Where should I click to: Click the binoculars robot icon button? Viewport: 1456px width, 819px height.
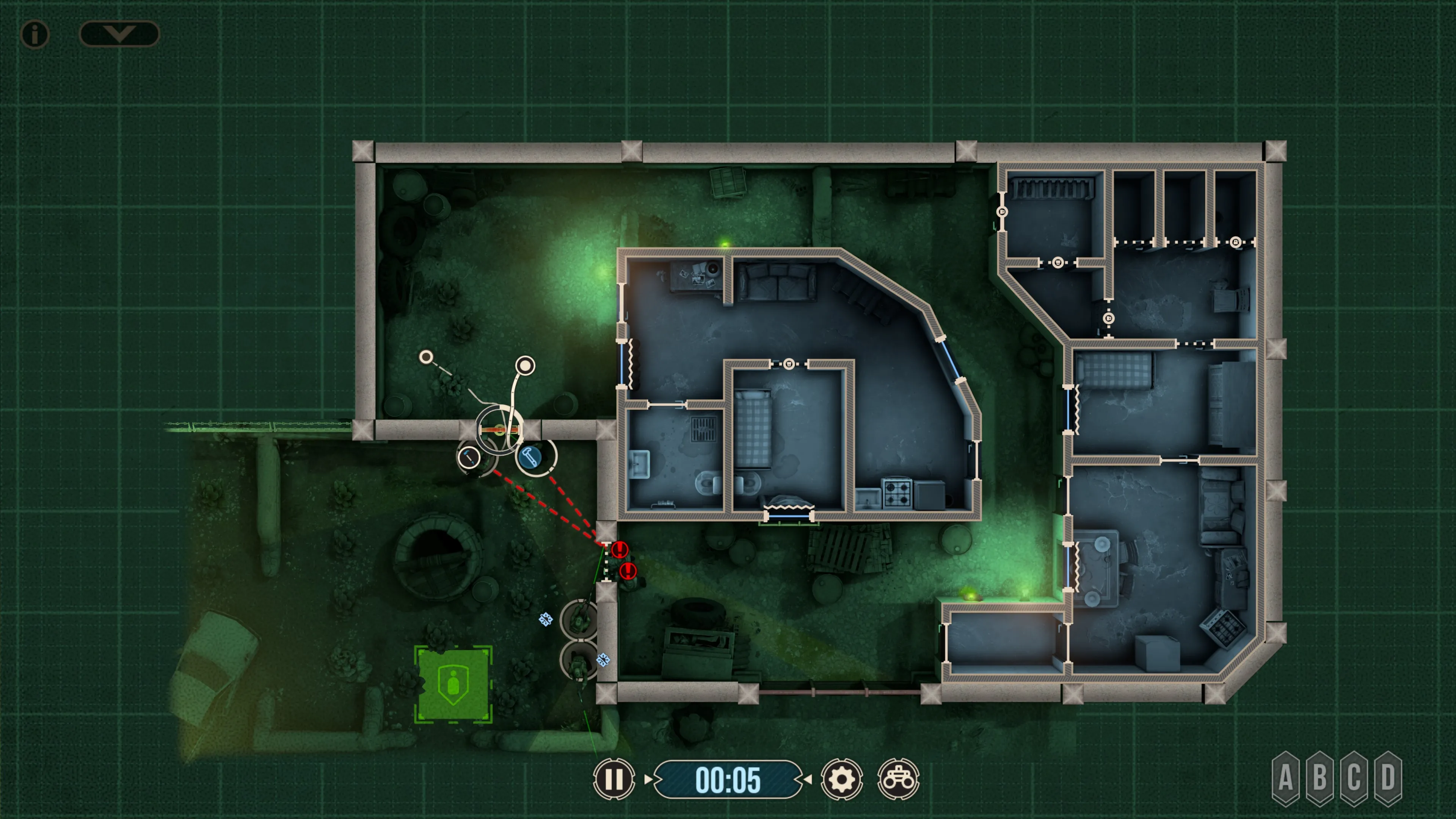[898, 780]
